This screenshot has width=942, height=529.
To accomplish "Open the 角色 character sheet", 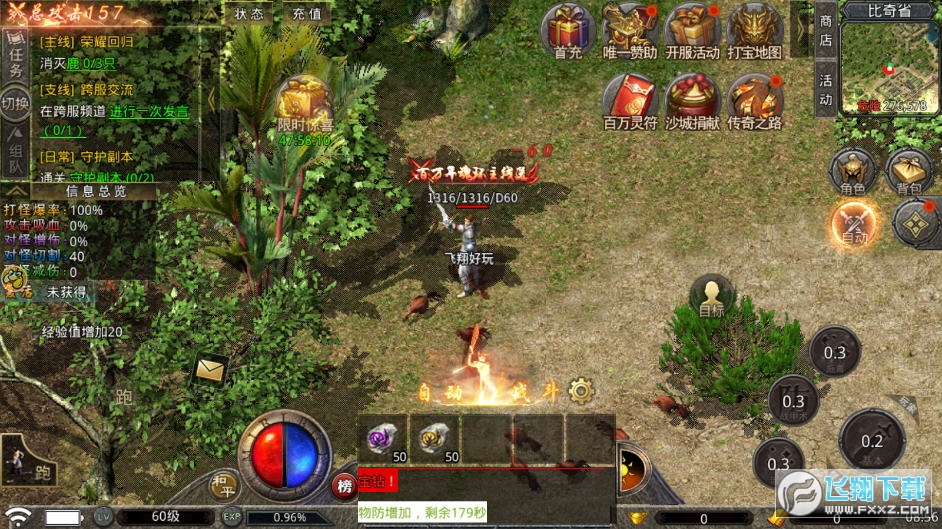I will (x=853, y=171).
